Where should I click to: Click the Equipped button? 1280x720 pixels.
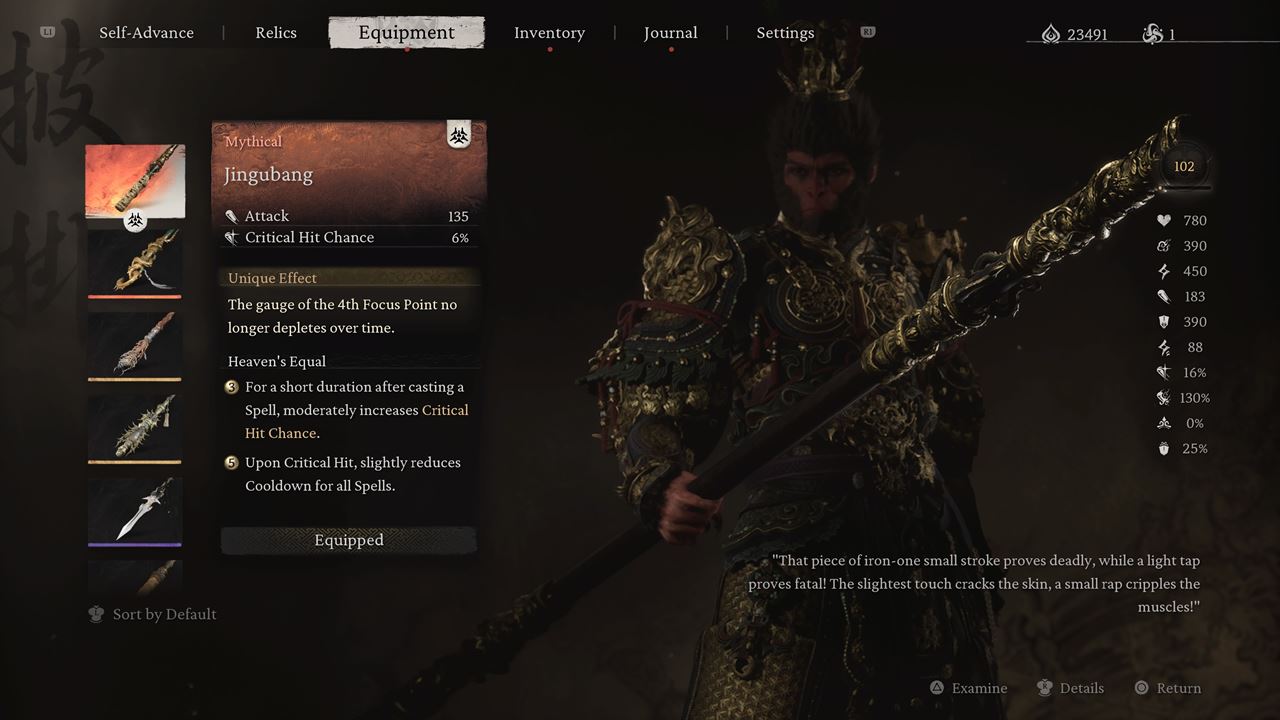click(348, 540)
